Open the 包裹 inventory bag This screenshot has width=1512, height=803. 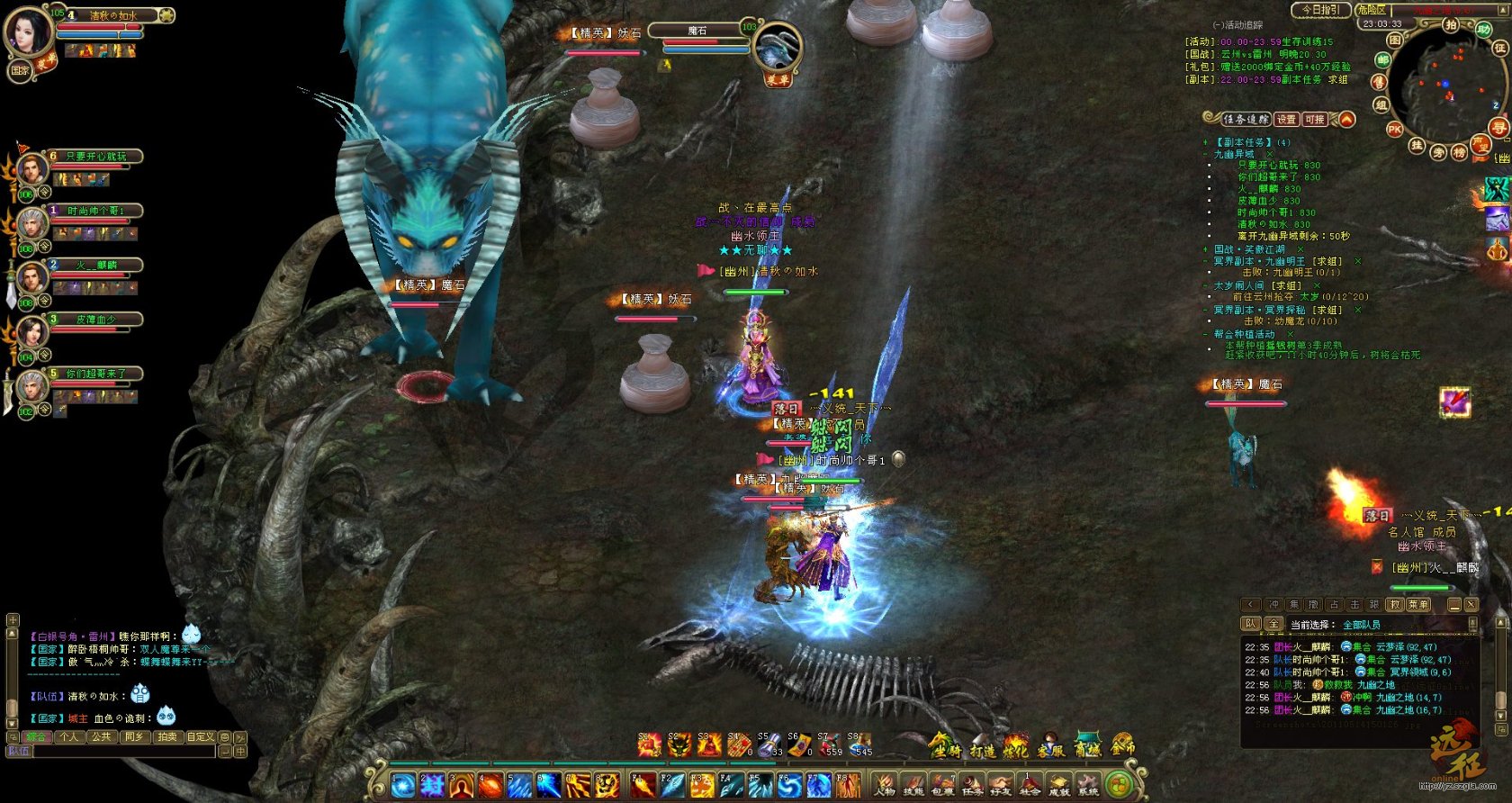coord(942,784)
